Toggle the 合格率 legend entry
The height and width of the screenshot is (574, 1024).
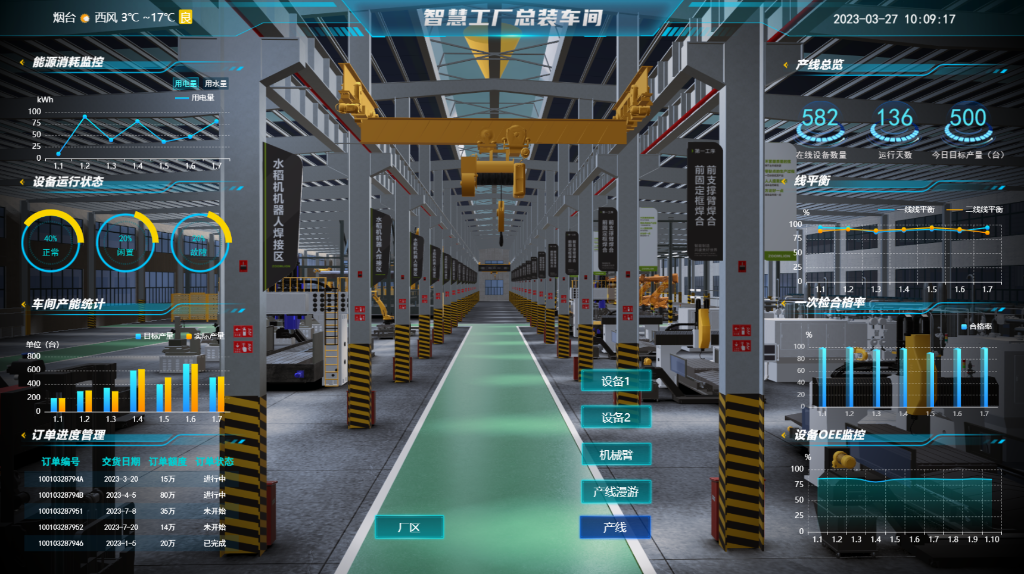(977, 327)
